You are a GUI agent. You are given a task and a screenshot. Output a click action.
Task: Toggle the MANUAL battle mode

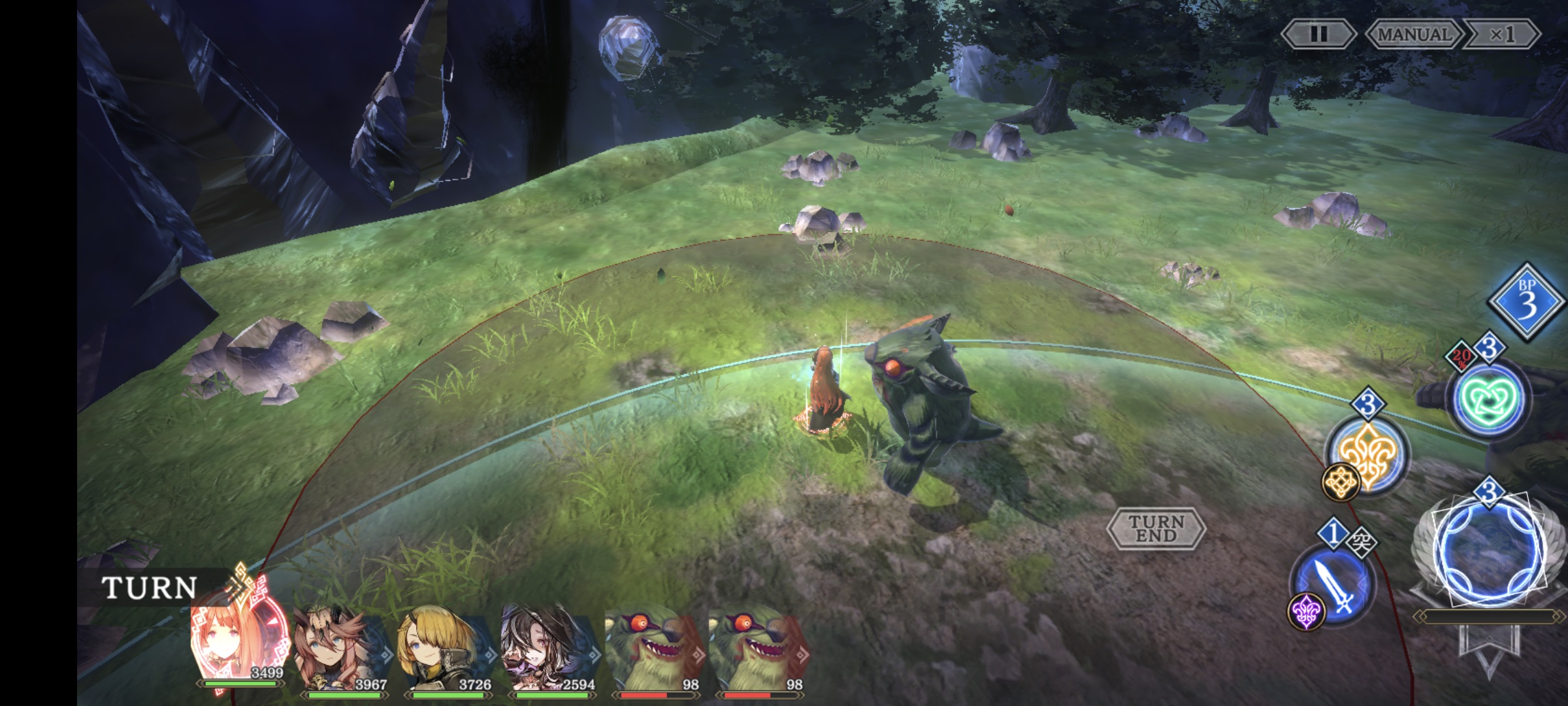click(x=1414, y=34)
